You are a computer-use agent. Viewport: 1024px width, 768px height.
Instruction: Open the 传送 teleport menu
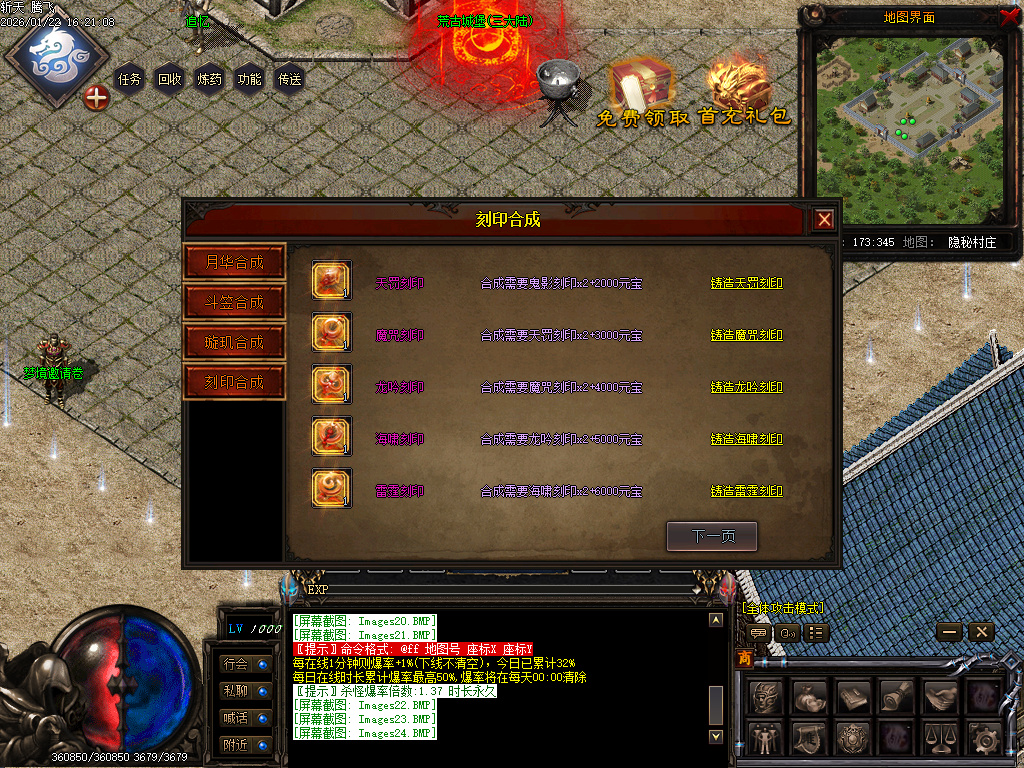290,79
